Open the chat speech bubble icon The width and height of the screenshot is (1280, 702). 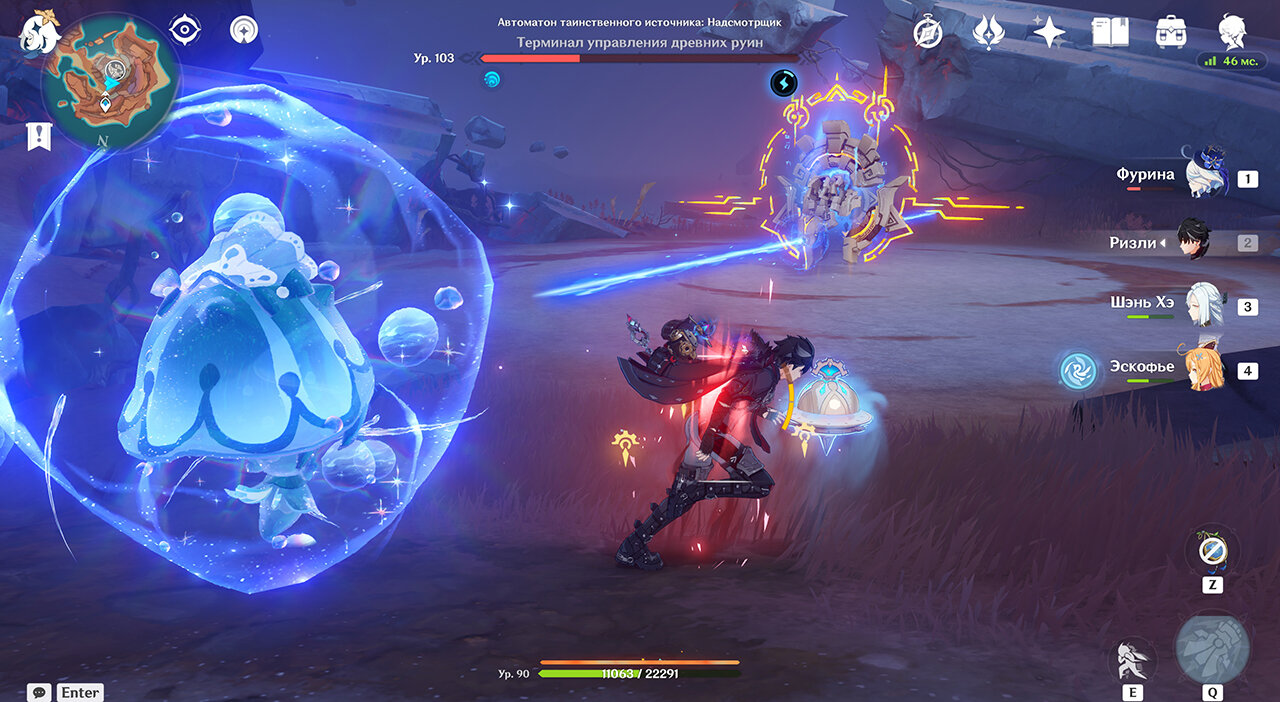click(40, 692)
